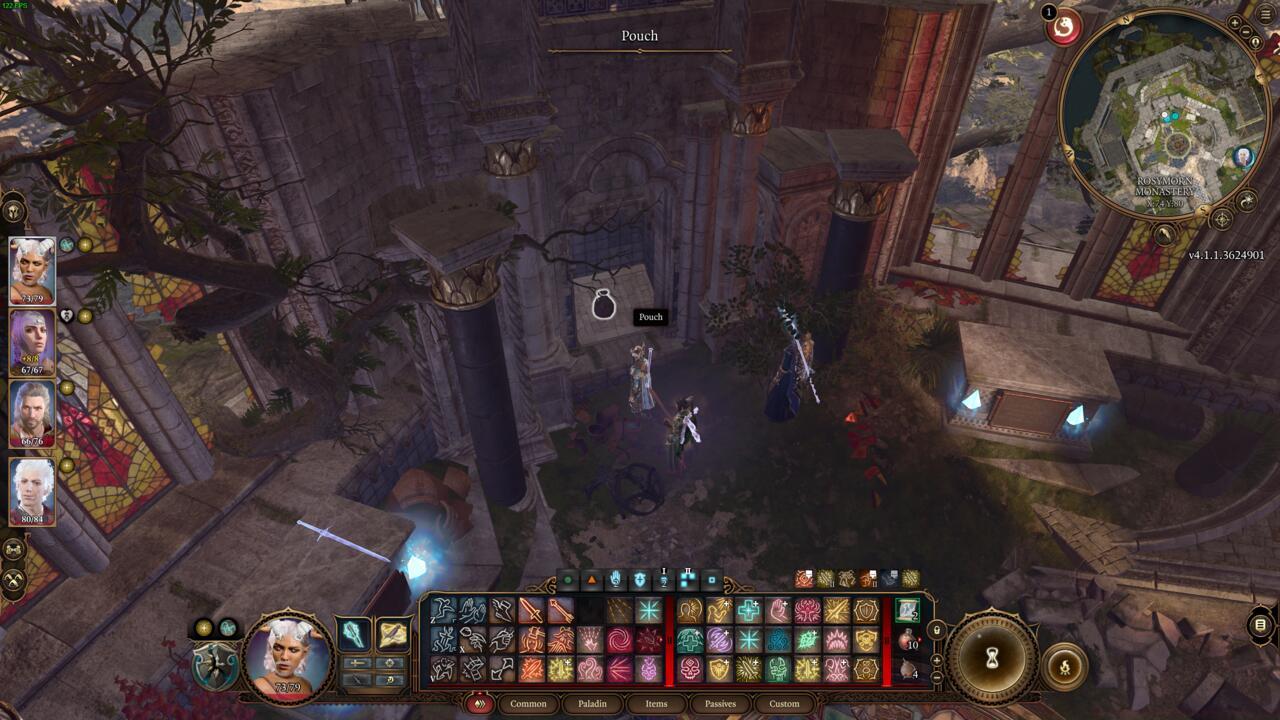
Task: Click the red notification button near the minimap
Action: [x=1063, y=27]
